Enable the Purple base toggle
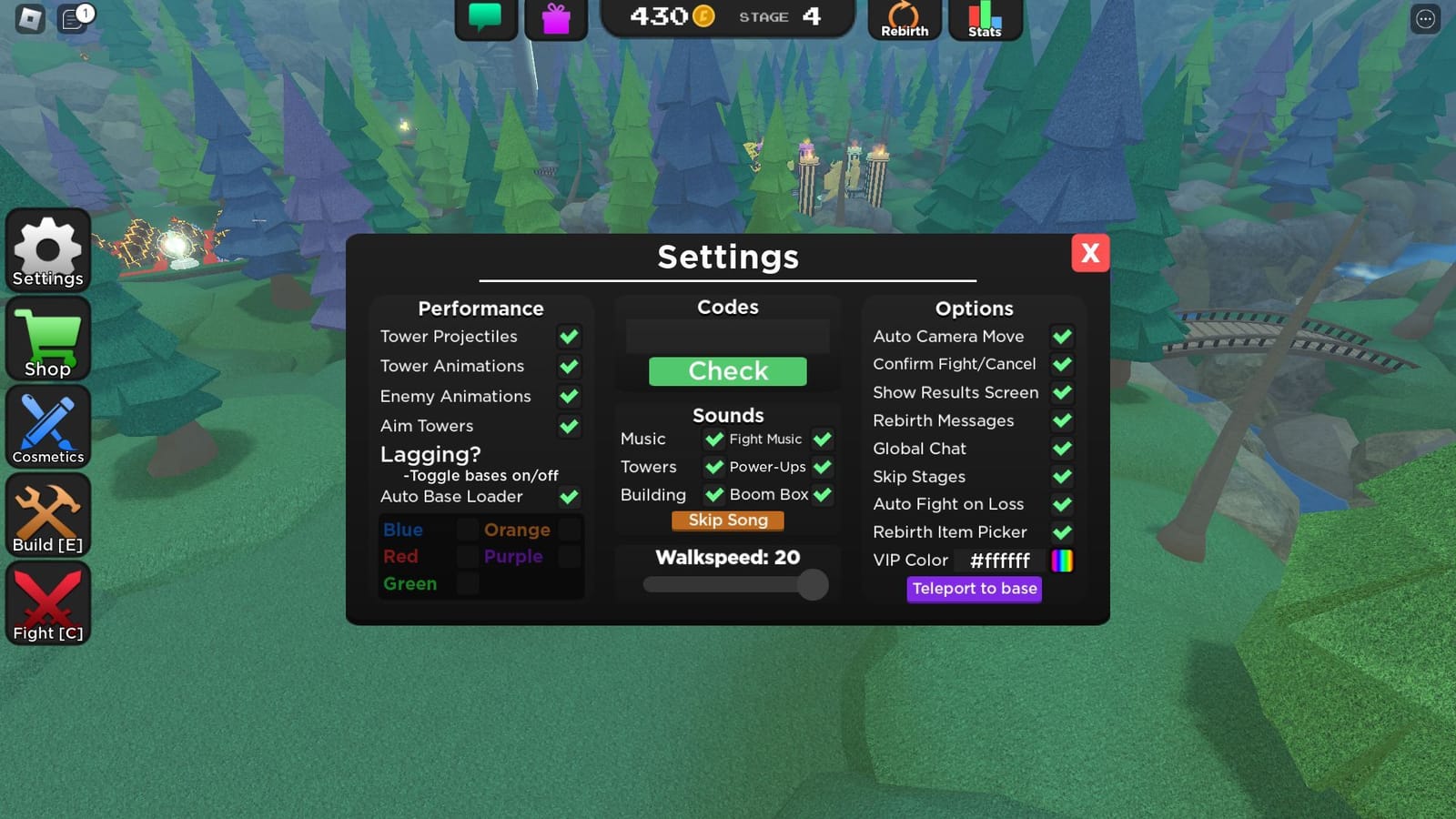This screenshot has height=819, width=1456. tap(569, 556)
